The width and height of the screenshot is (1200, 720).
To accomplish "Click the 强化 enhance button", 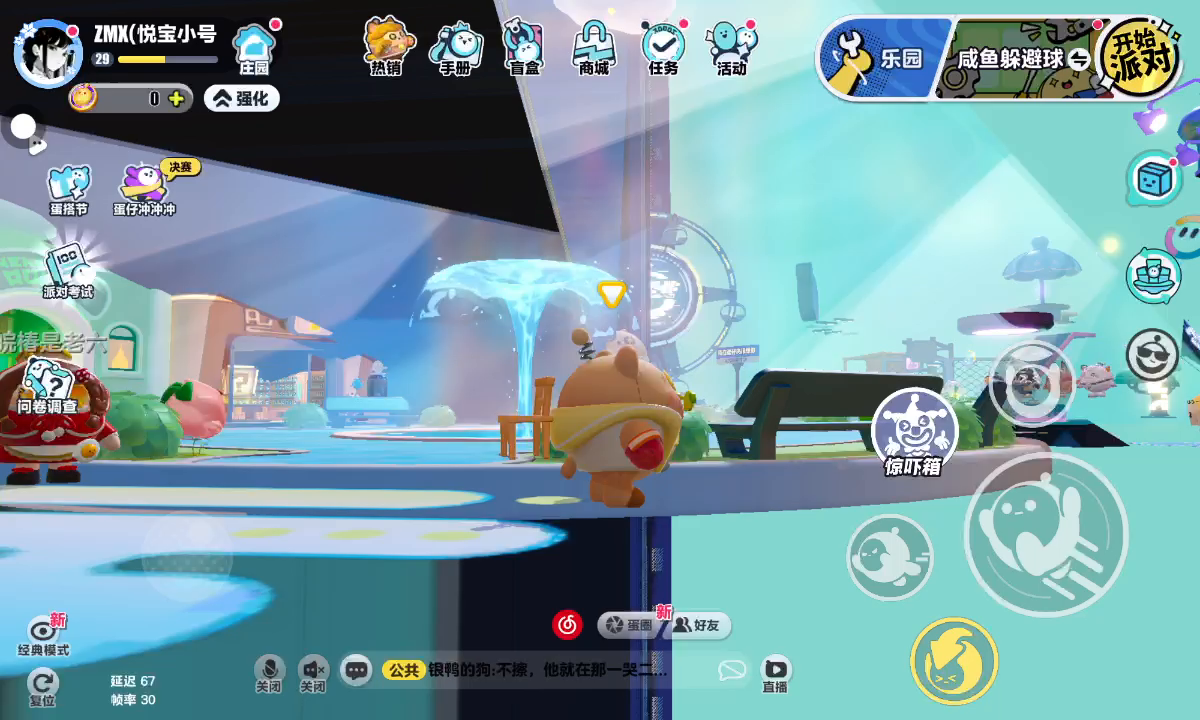I will pos(242,98).
